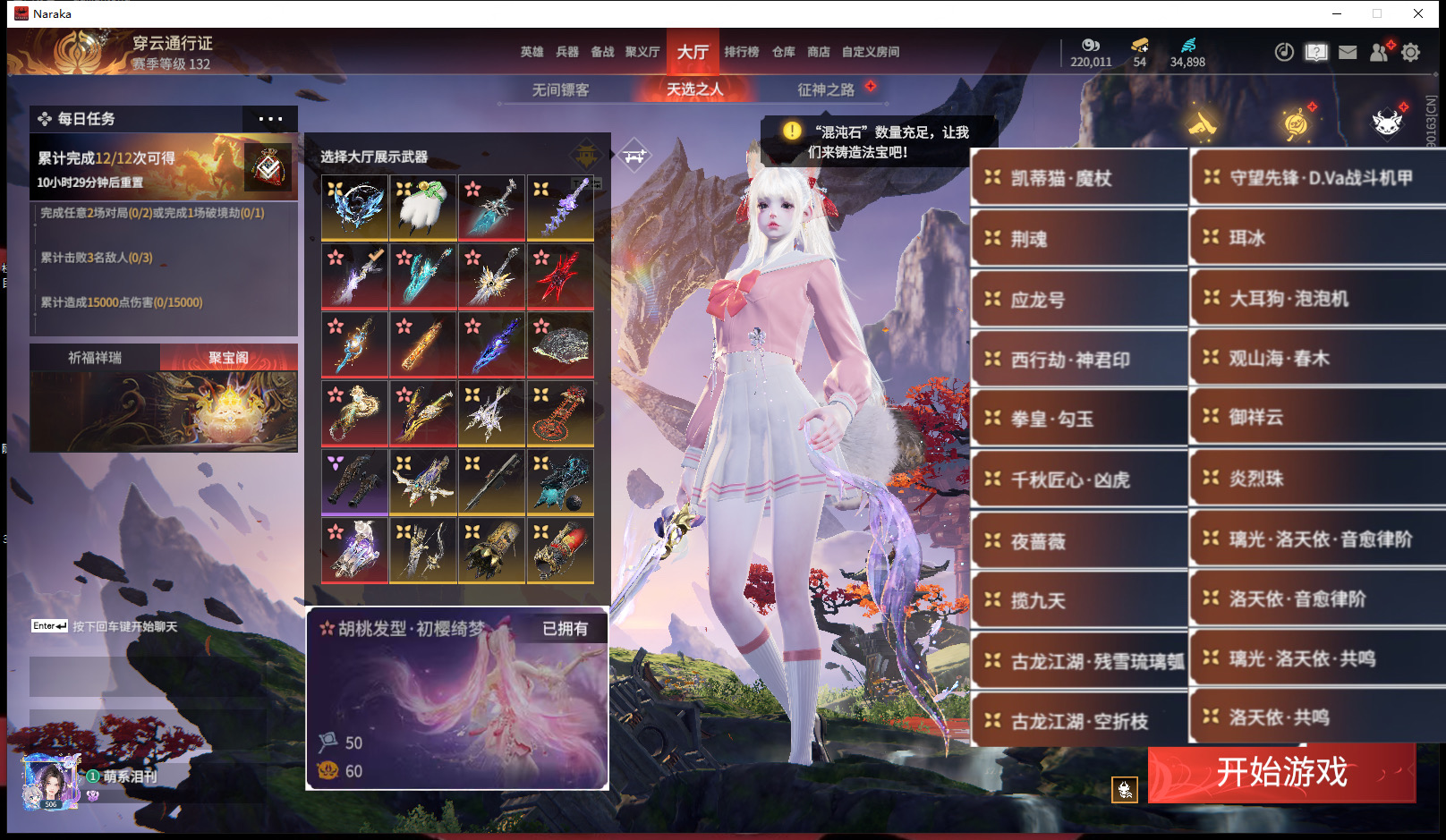Viewport: 1446px width, 840px height.
Task: Select the white cat paw weapon slot
Action: (x=423, y=208)
